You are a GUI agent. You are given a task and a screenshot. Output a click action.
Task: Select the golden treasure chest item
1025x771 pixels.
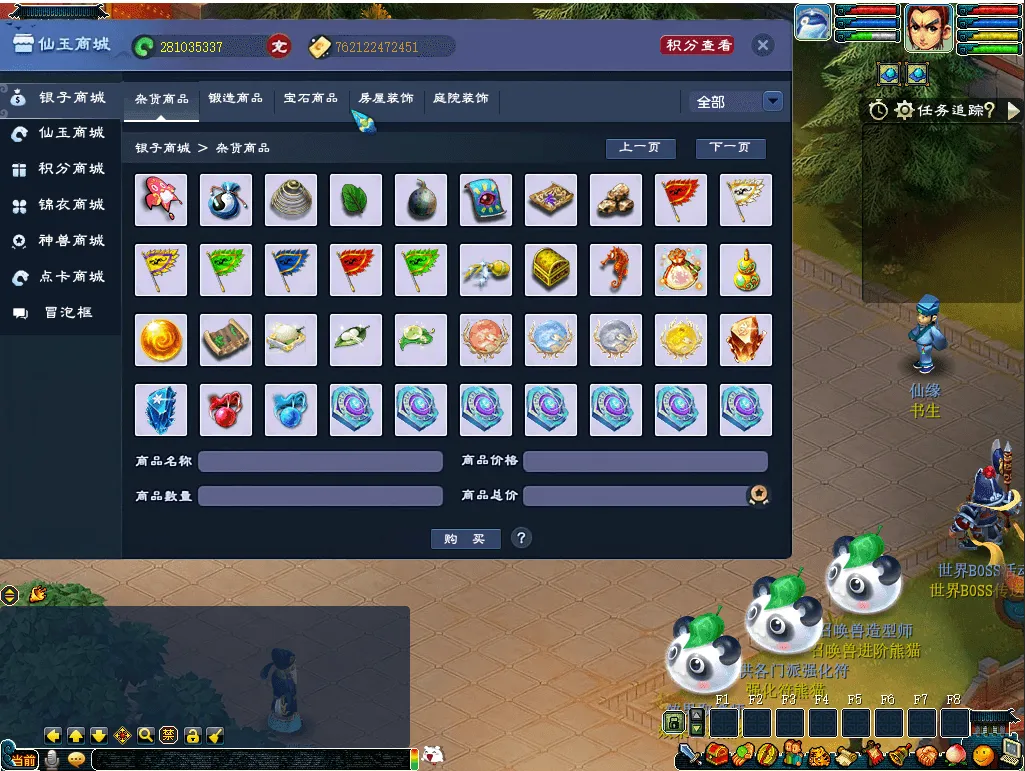click(x=550, y=270)
